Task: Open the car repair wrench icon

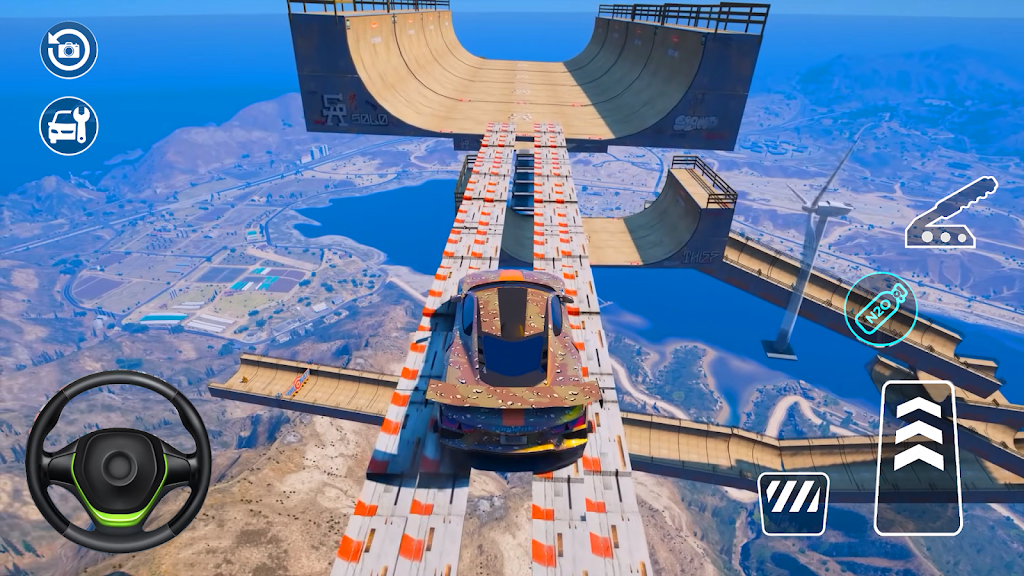Action: coord(69,125)
